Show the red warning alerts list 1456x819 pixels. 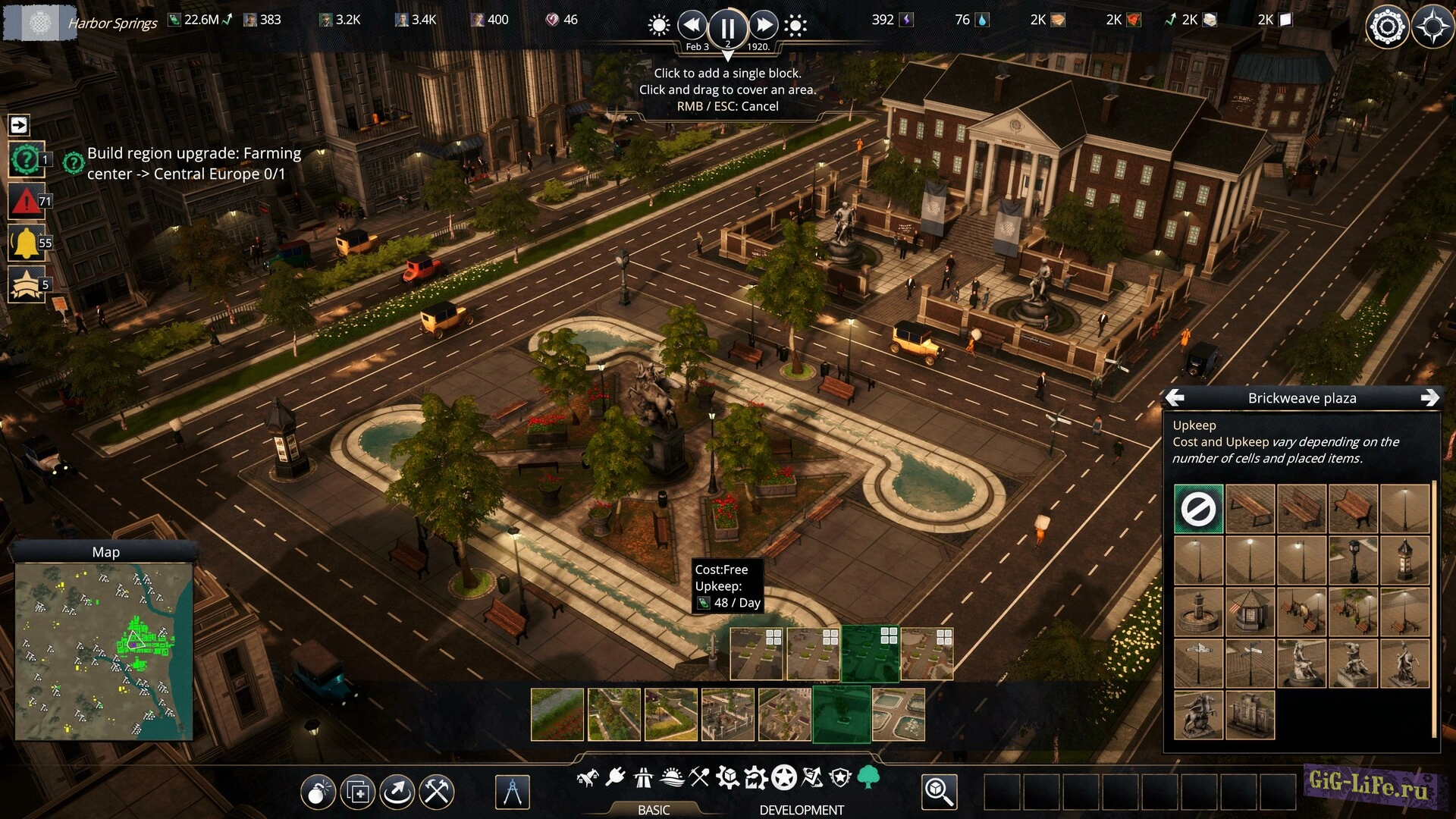click(x=26, y=201)
